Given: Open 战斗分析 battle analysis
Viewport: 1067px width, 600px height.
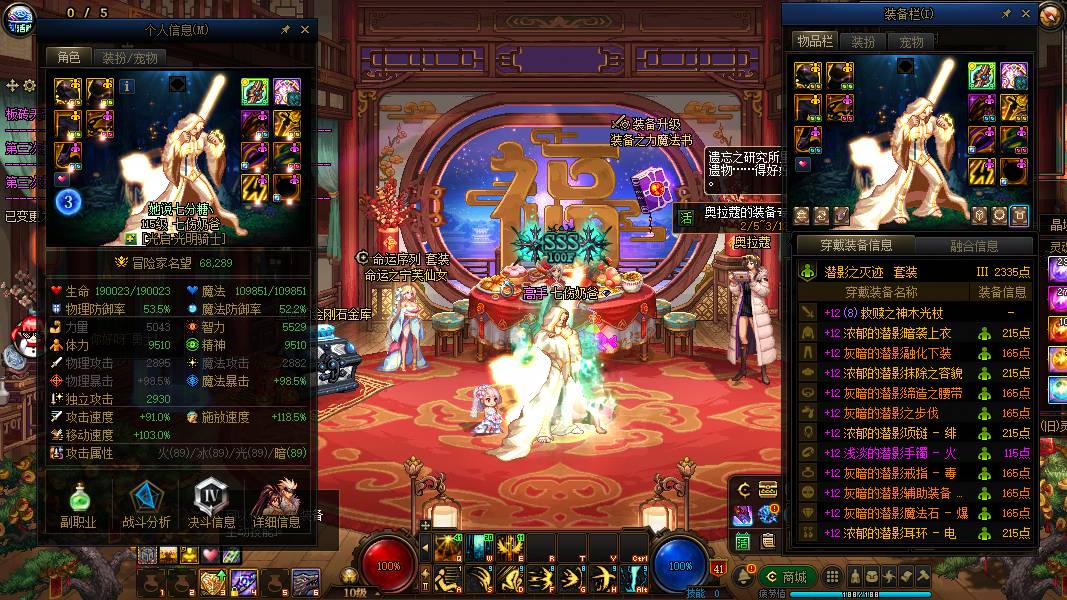Looking at the screenshot, I should click(145, 505).
